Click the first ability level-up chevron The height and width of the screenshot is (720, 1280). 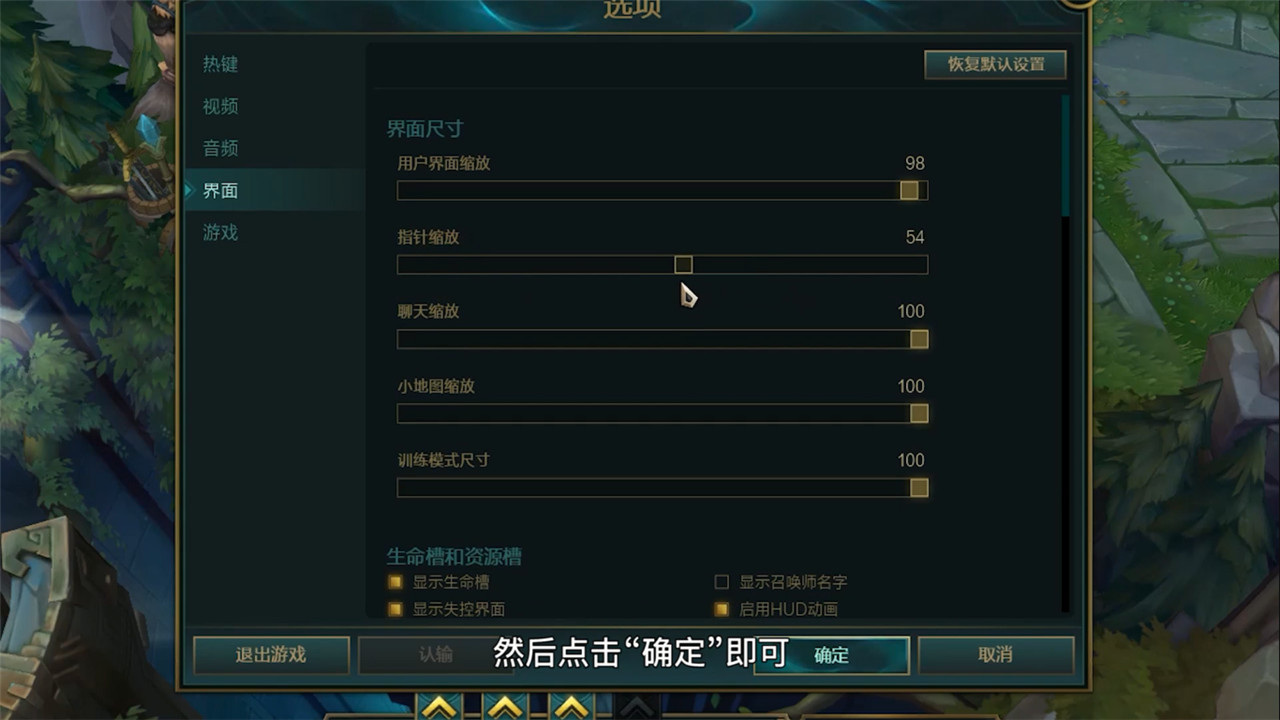coord(440,710)
